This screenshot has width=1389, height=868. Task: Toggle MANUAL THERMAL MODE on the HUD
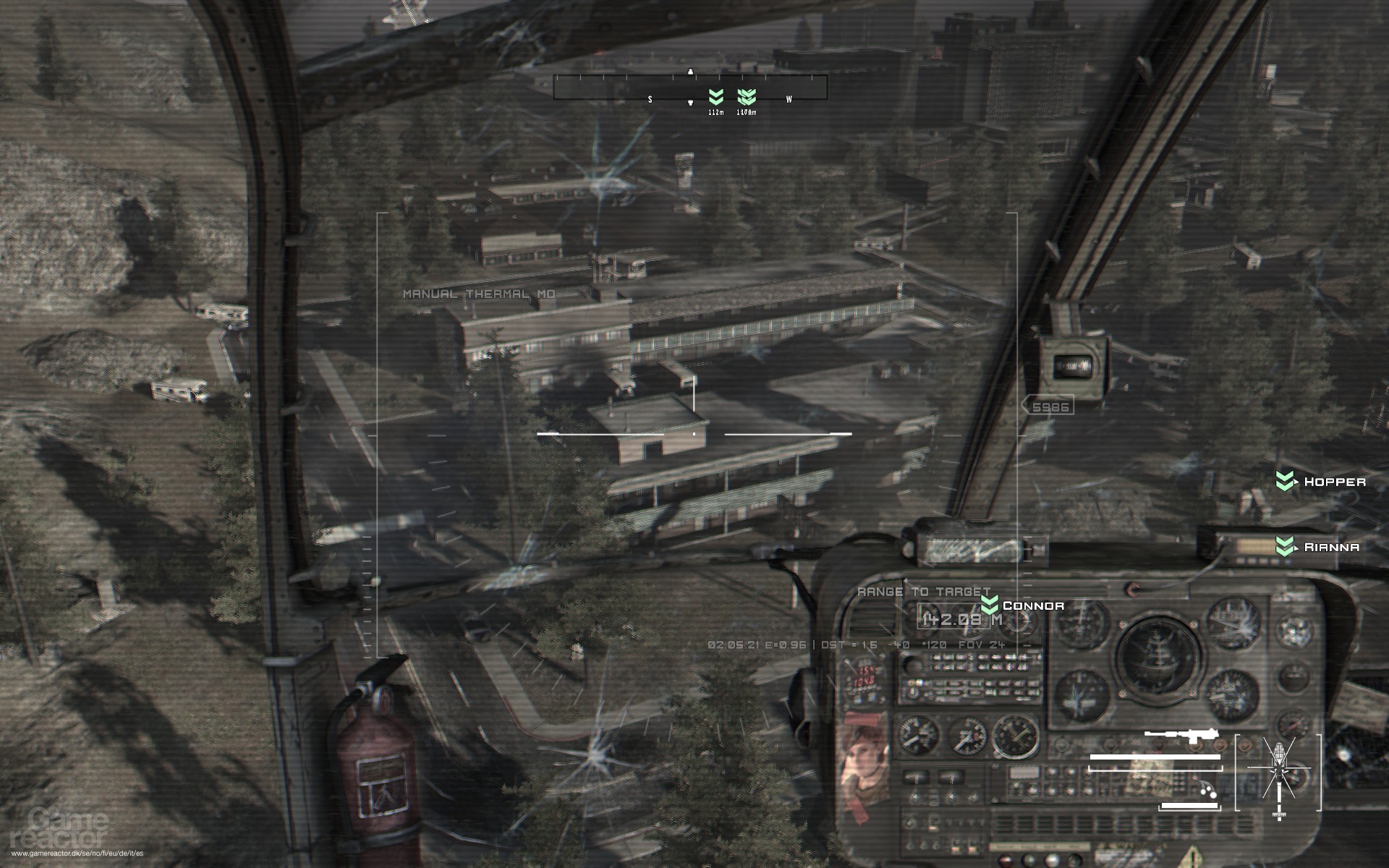[x=480, y=294]
